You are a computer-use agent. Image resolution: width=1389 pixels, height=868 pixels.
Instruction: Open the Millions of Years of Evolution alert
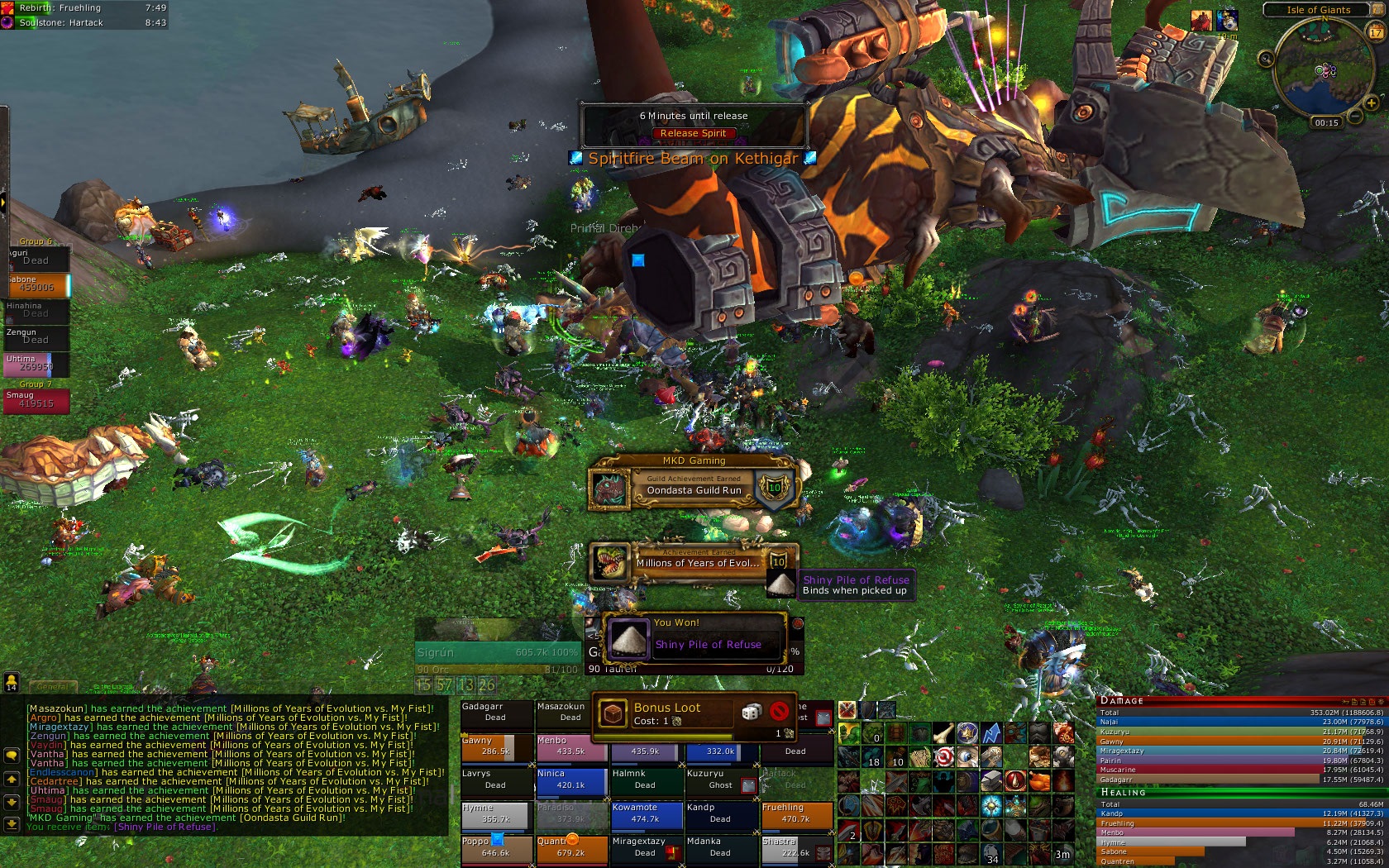(x=694, y=562)
